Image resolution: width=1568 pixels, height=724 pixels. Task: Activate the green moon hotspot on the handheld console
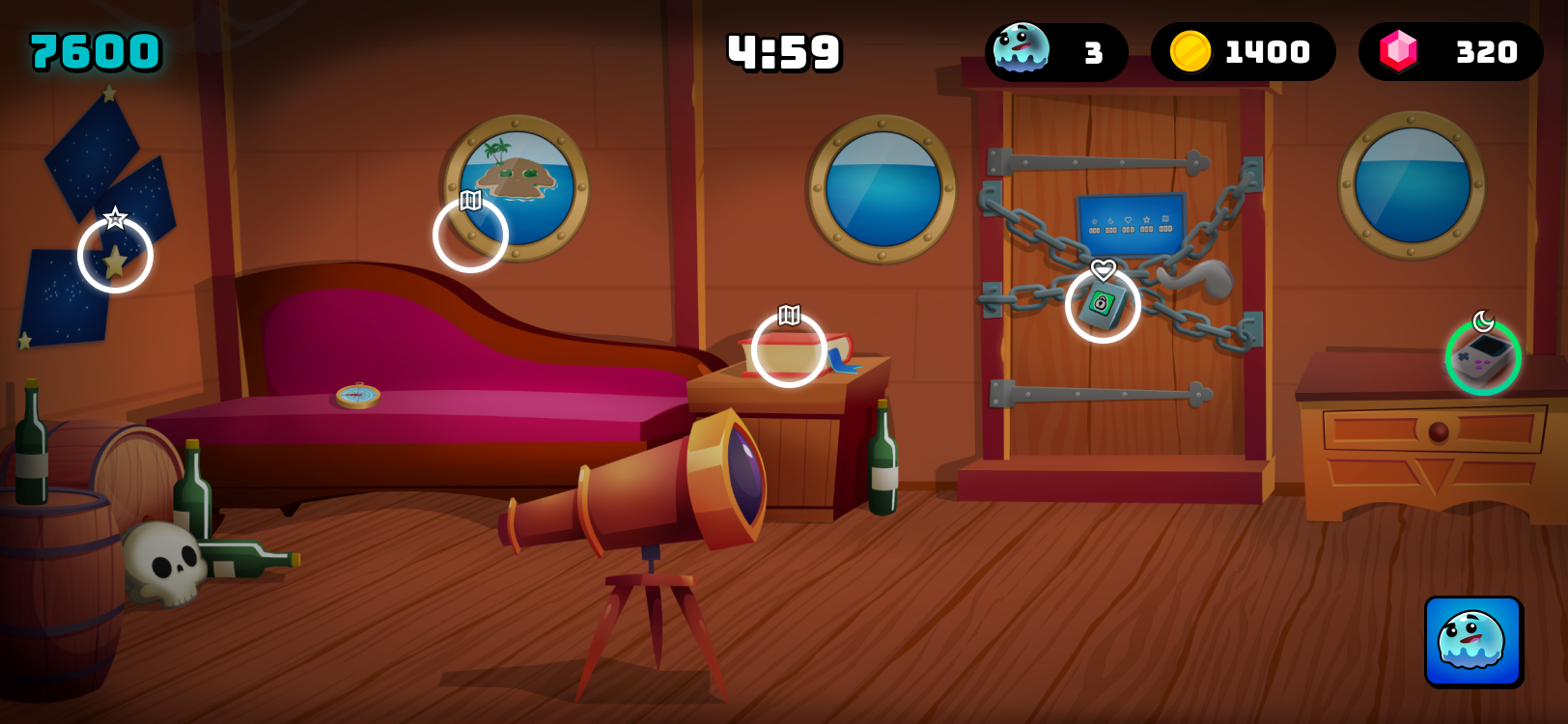pyautogui.click(x=1483, y=357)
